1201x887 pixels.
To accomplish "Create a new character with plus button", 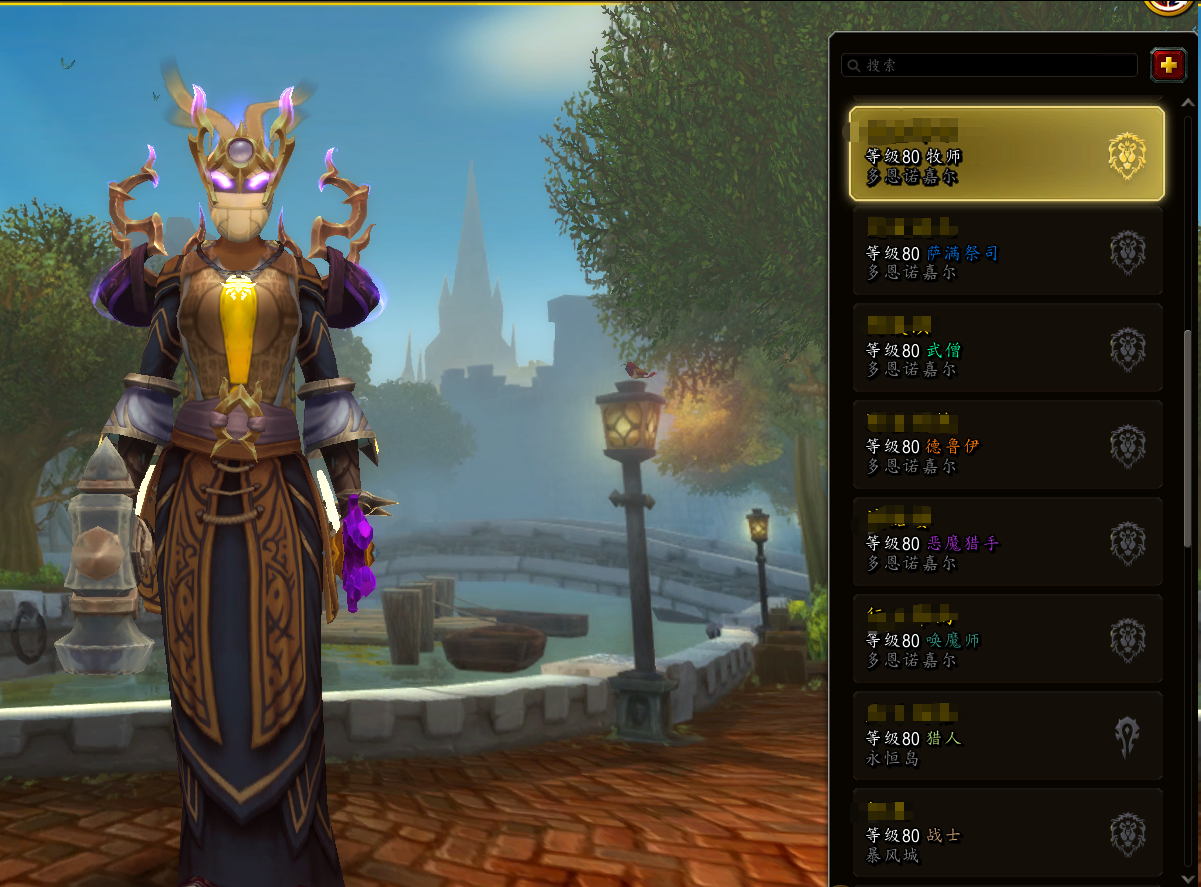I will click(x=1167, y=65).
